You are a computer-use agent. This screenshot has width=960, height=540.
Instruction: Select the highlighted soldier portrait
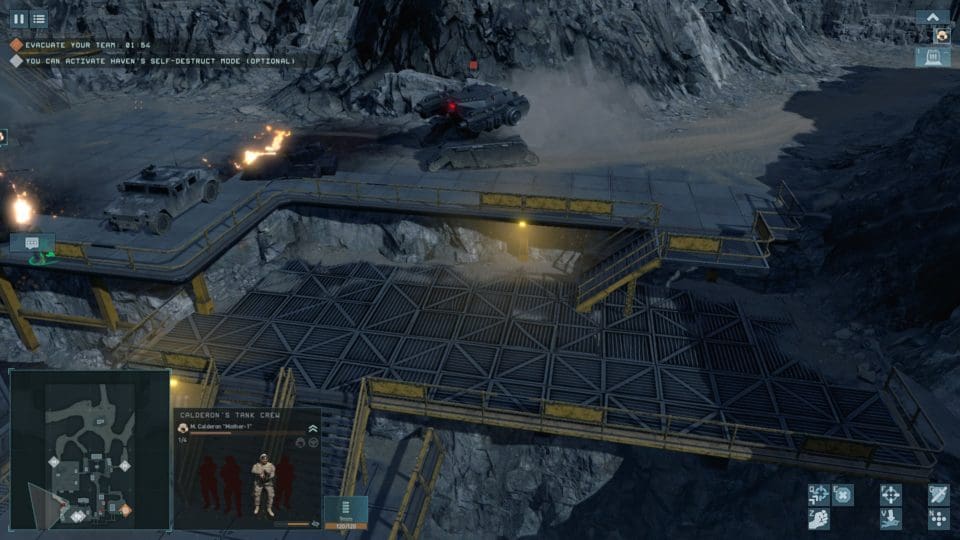tap(264, 485)
